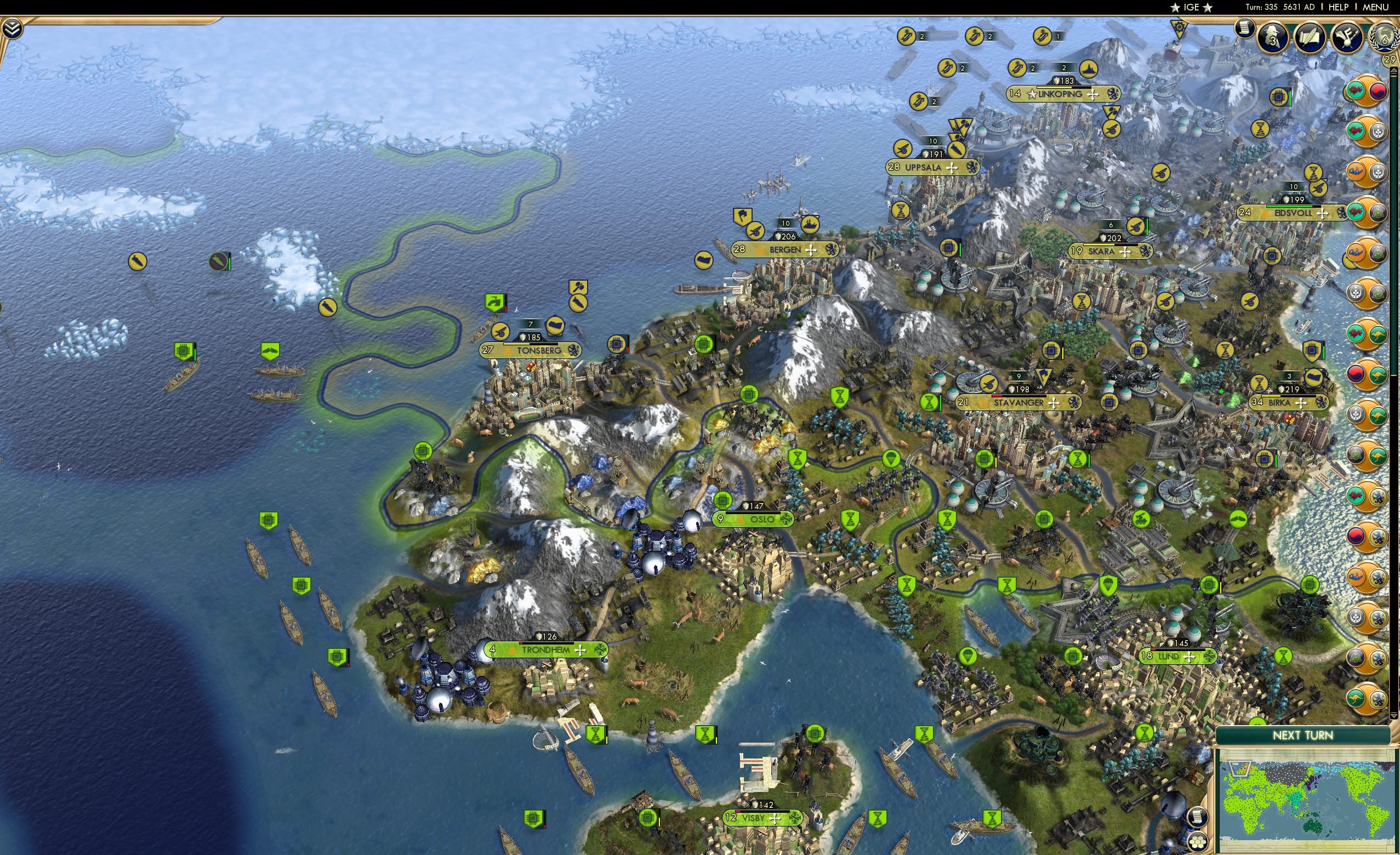Open the yin-yang diplomacy bubble on right edge
This screenshot has width=1400, height=855.
click(x=1379, y=91)
